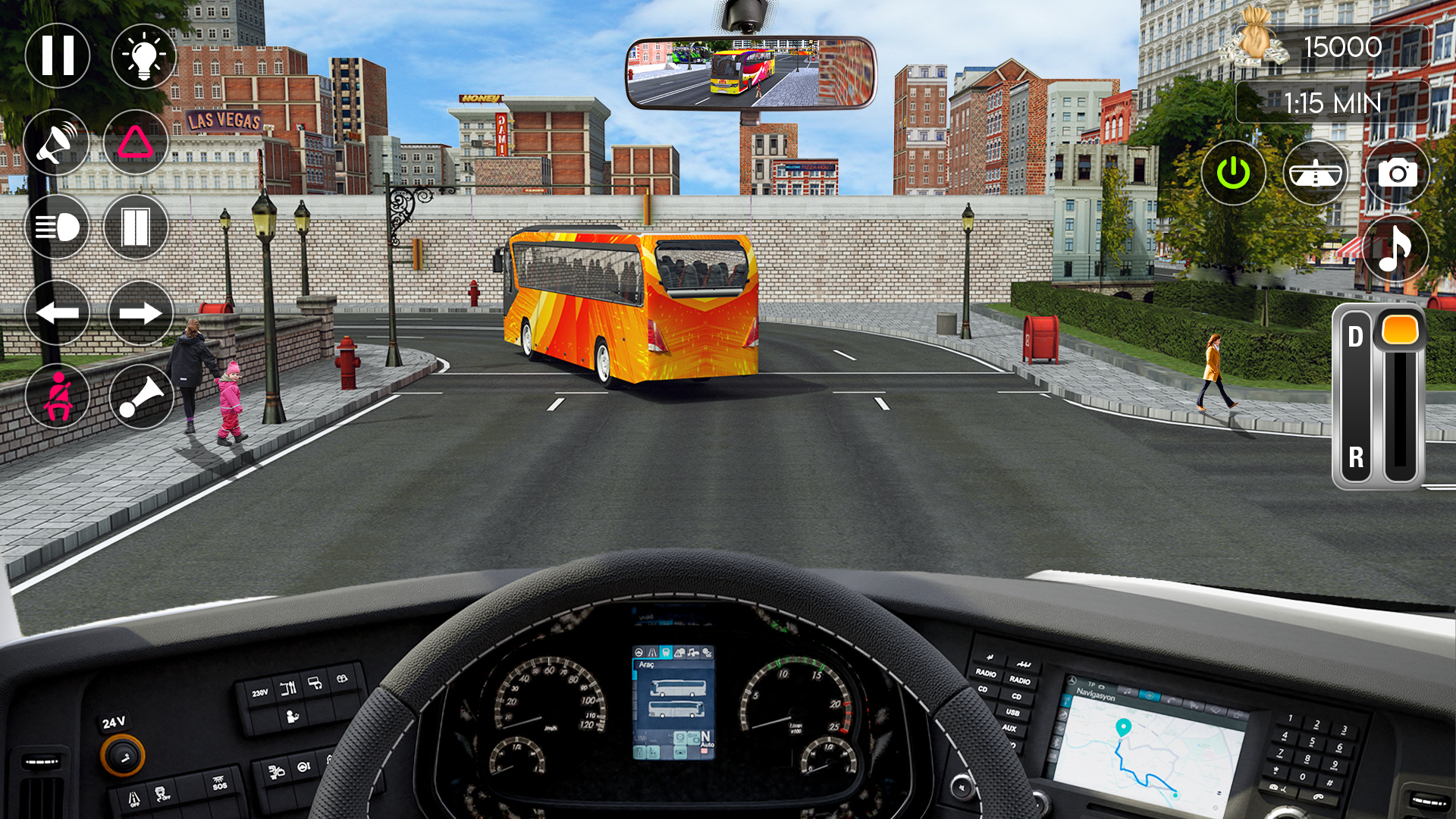Check the 1:15 MIN countdown timer
Viewport: 1456px width, 819px height.
coord(1335,102)
